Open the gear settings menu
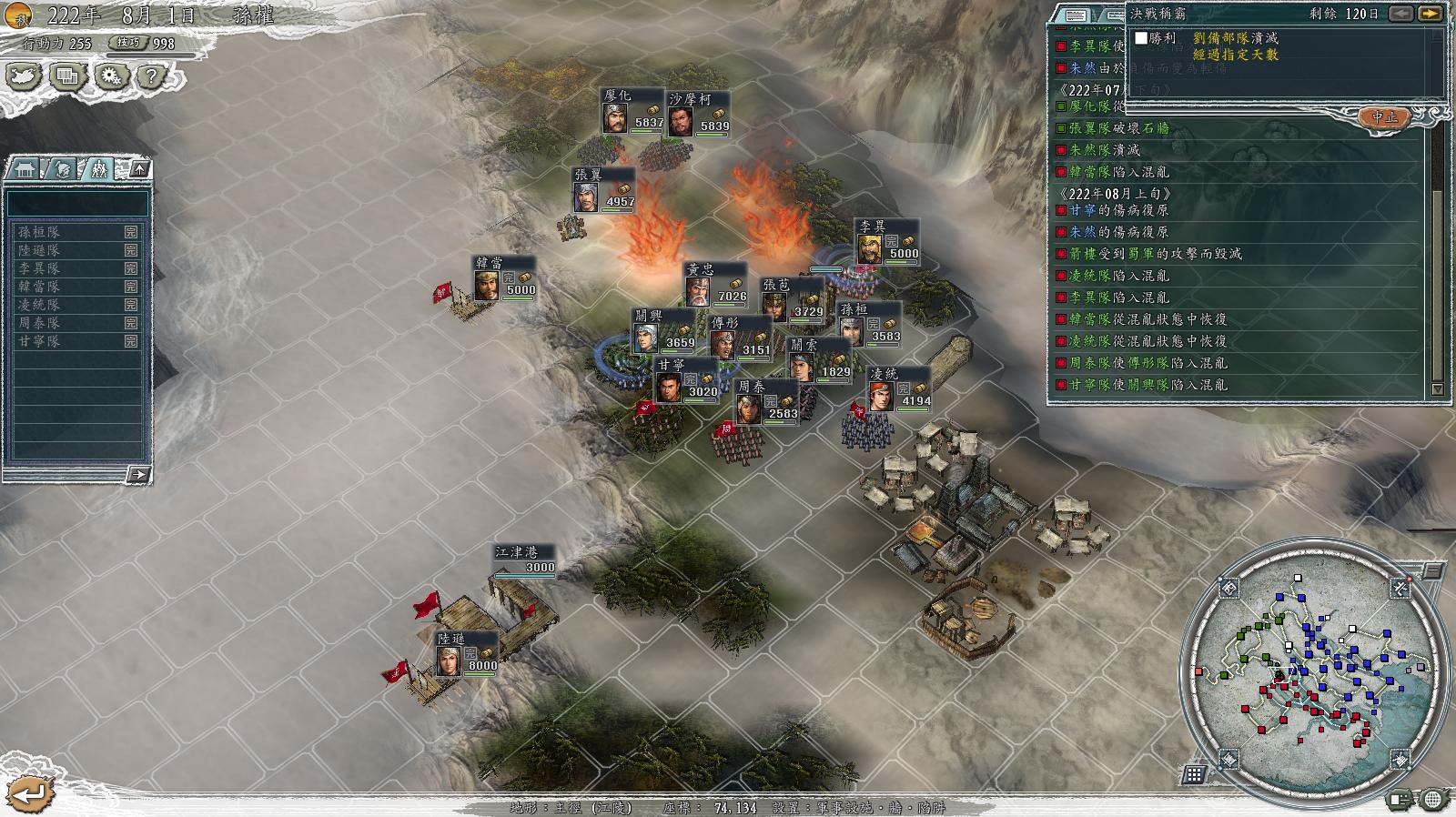This screenshot has width=1456, height=817. [x=109, y=76]
